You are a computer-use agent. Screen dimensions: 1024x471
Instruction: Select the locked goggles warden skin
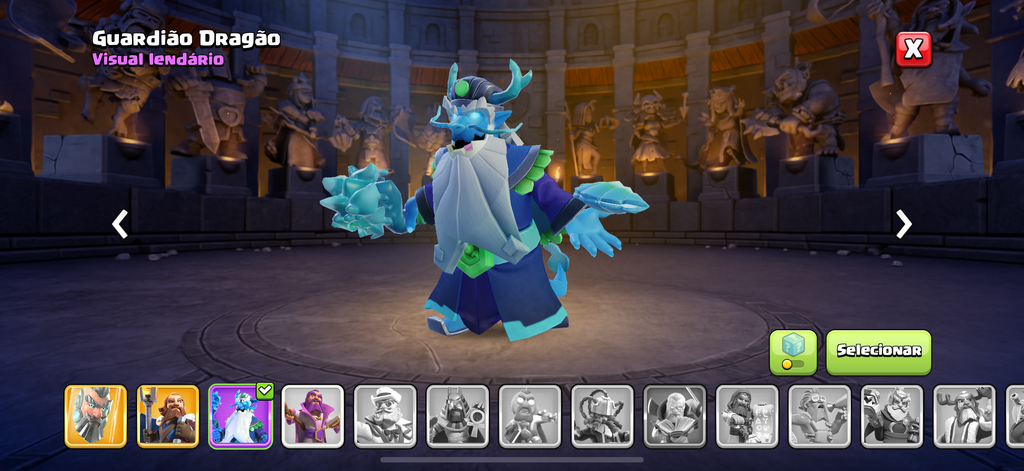819,416
